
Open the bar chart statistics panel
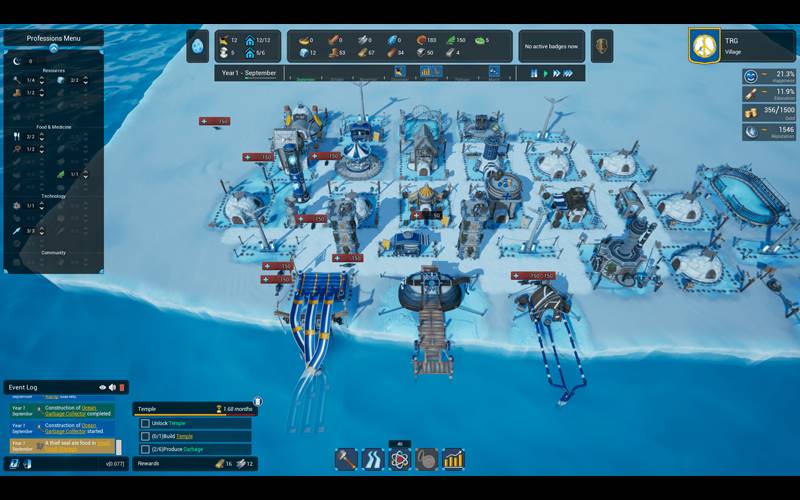tap(453, 460)
